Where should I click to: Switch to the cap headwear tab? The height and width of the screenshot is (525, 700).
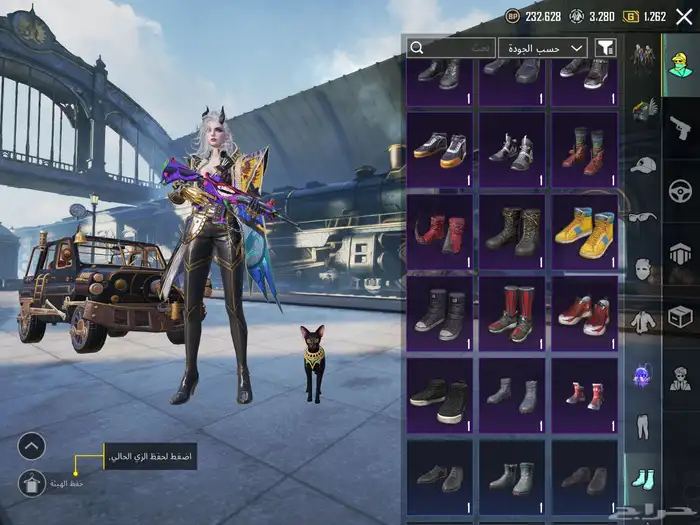coord(643,163)
